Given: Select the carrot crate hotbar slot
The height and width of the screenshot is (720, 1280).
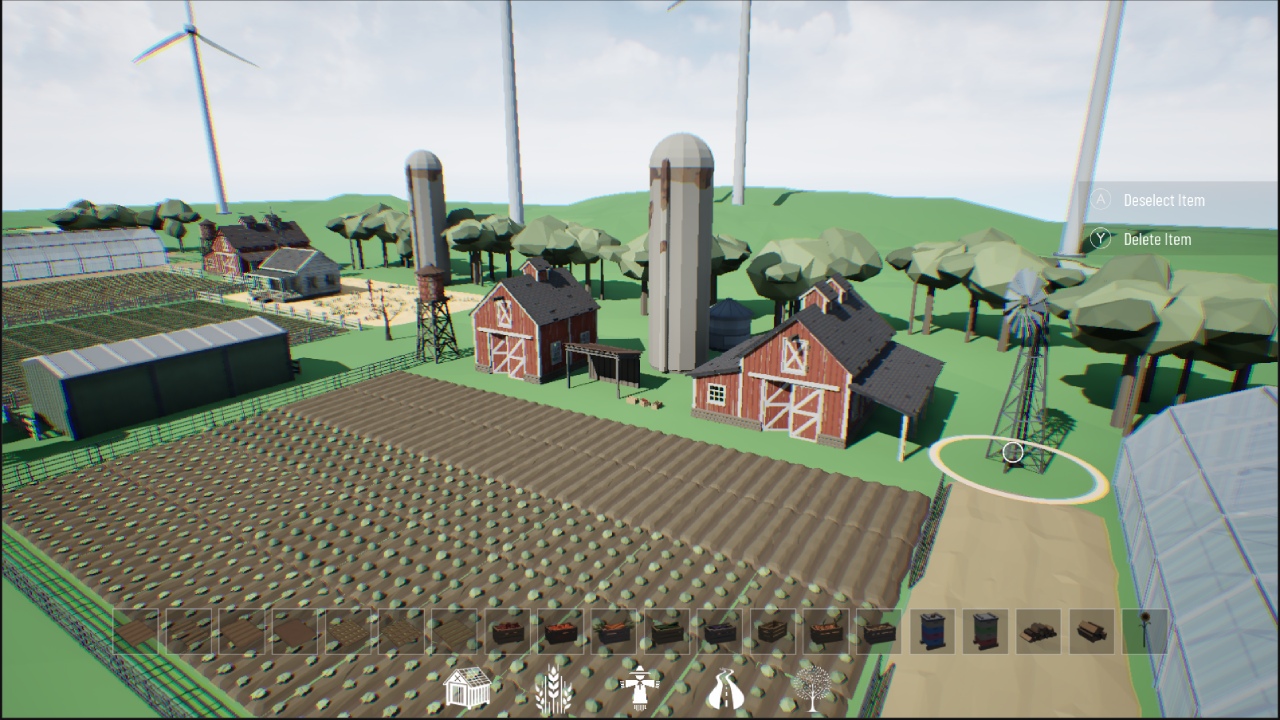Looking at the screenshot, I should click(x=612, y=628).
